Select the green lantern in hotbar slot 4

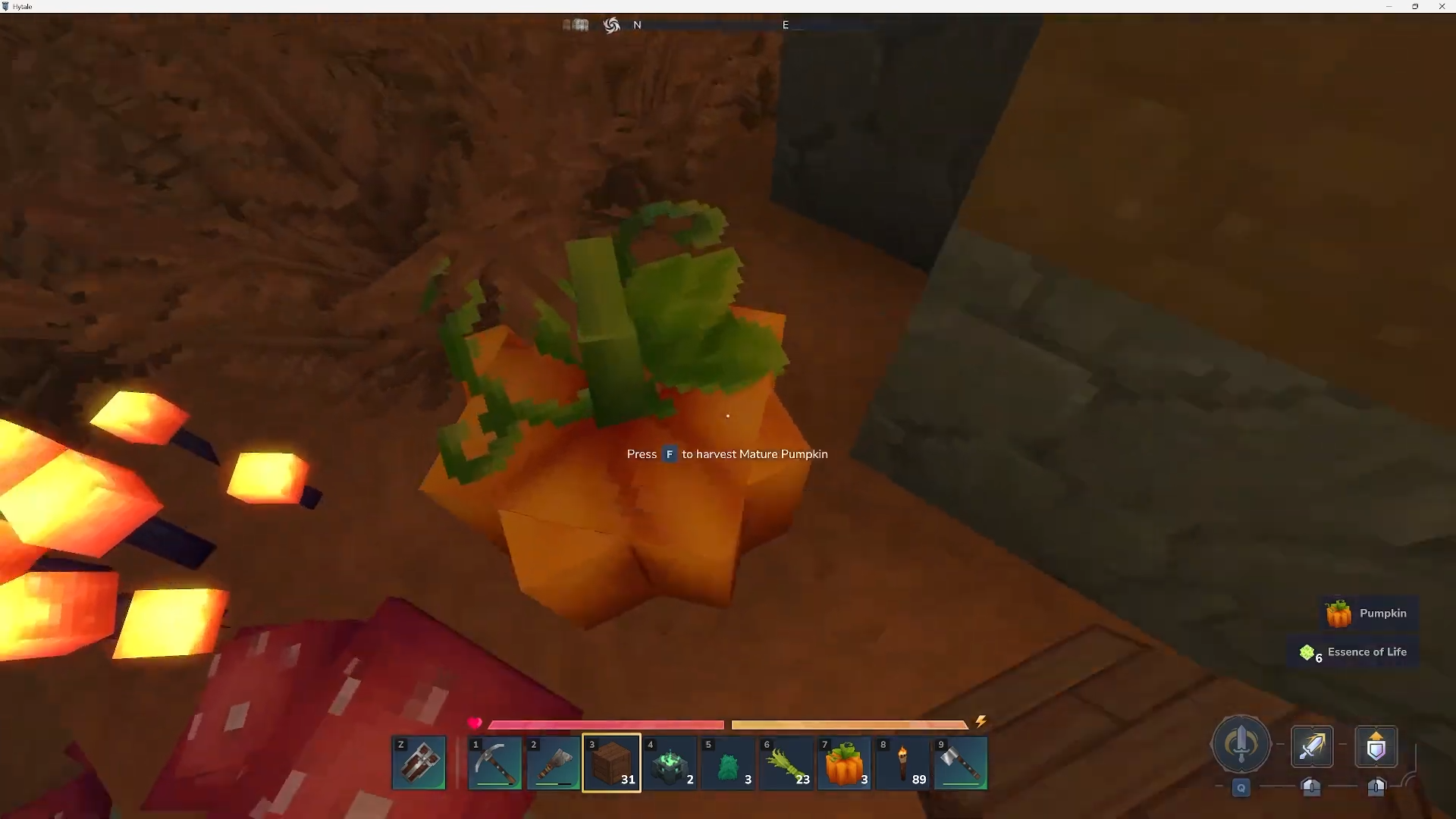(x=670, y=763)
